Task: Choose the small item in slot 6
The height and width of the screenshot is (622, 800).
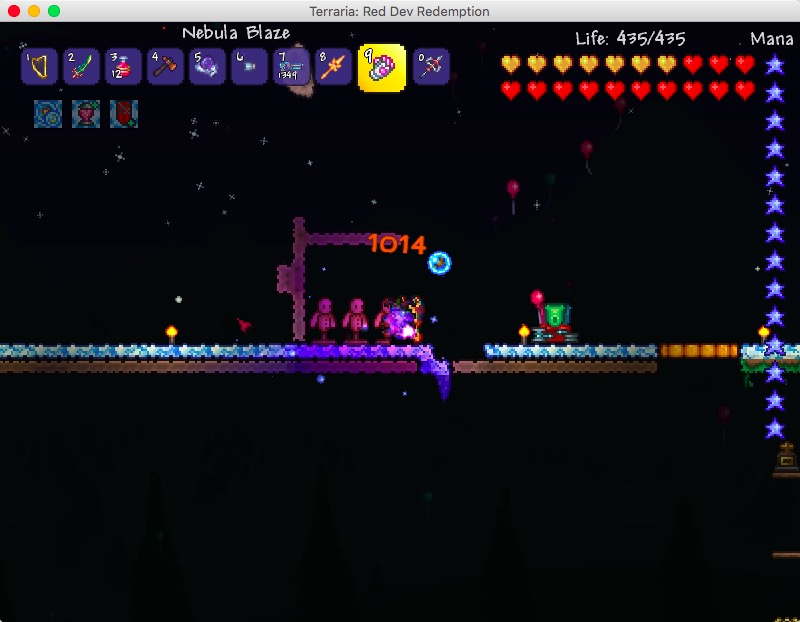Action: (249, 67)
